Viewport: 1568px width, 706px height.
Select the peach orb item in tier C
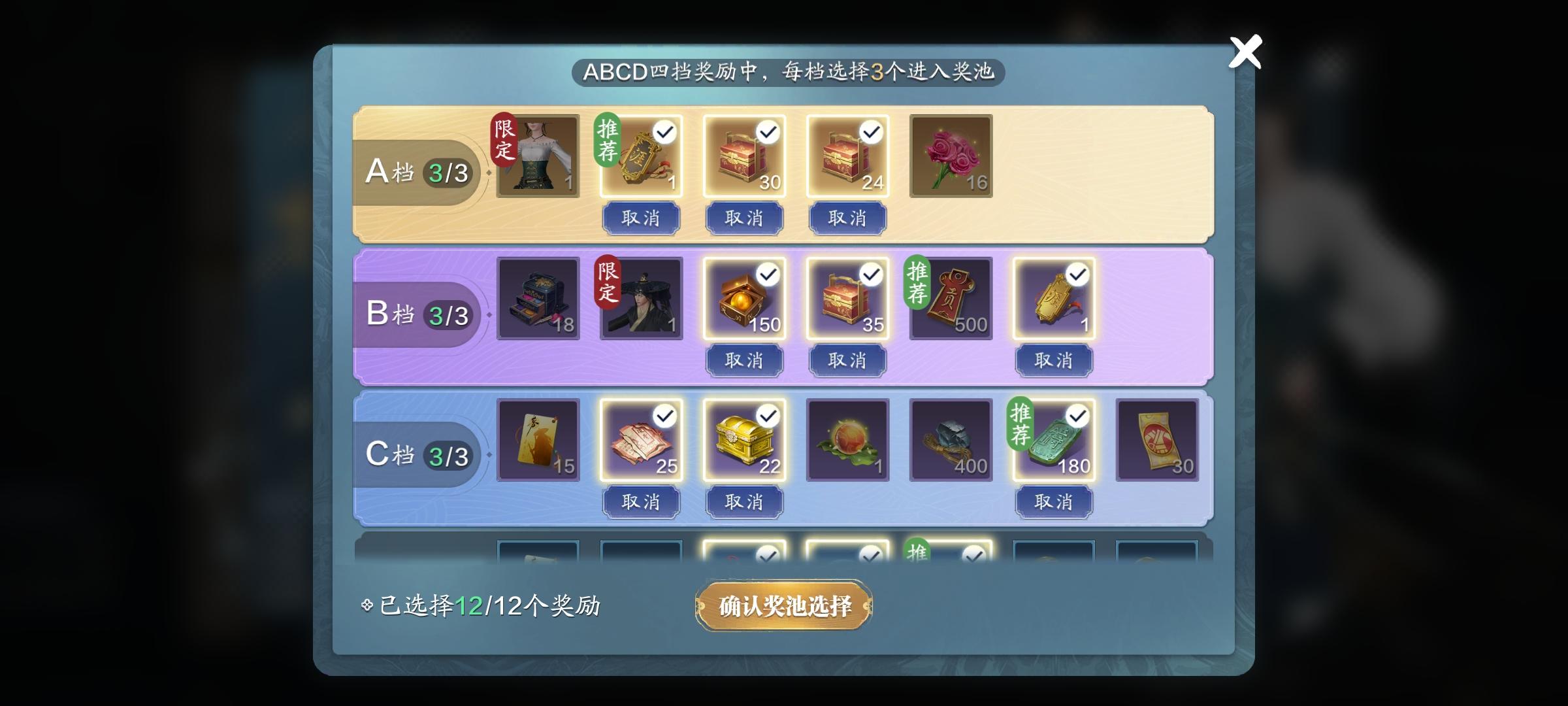tap(847, 440)
